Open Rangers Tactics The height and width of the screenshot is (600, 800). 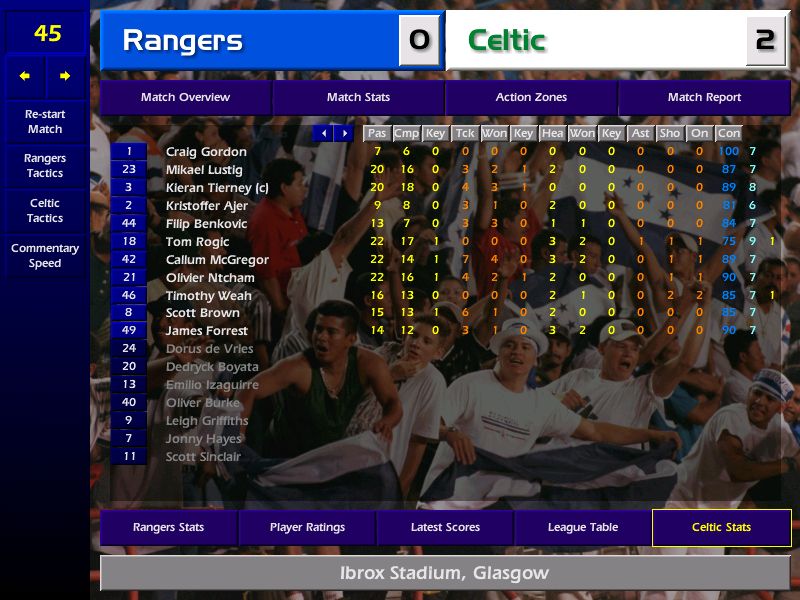[45, 166]
